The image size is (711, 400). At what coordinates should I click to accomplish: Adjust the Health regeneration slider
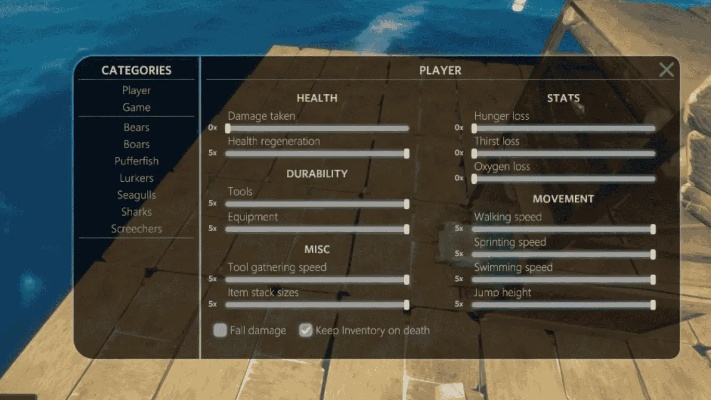[x=317, y=153]
